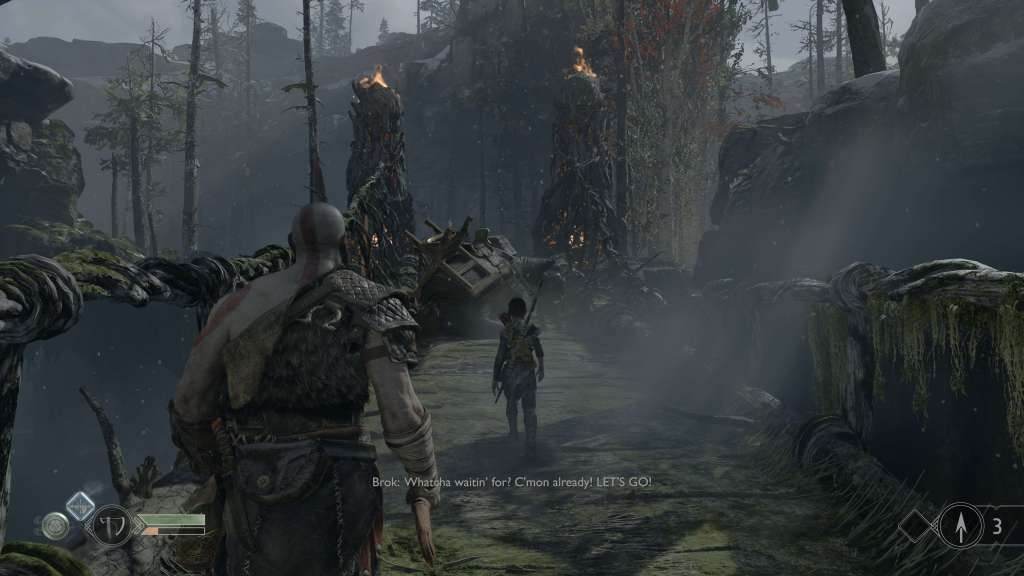The height and width of the screenshot is (576, 1024).
Task: Click the round green talisman icon
Action: pyautogui.click(x=55, y=525)
